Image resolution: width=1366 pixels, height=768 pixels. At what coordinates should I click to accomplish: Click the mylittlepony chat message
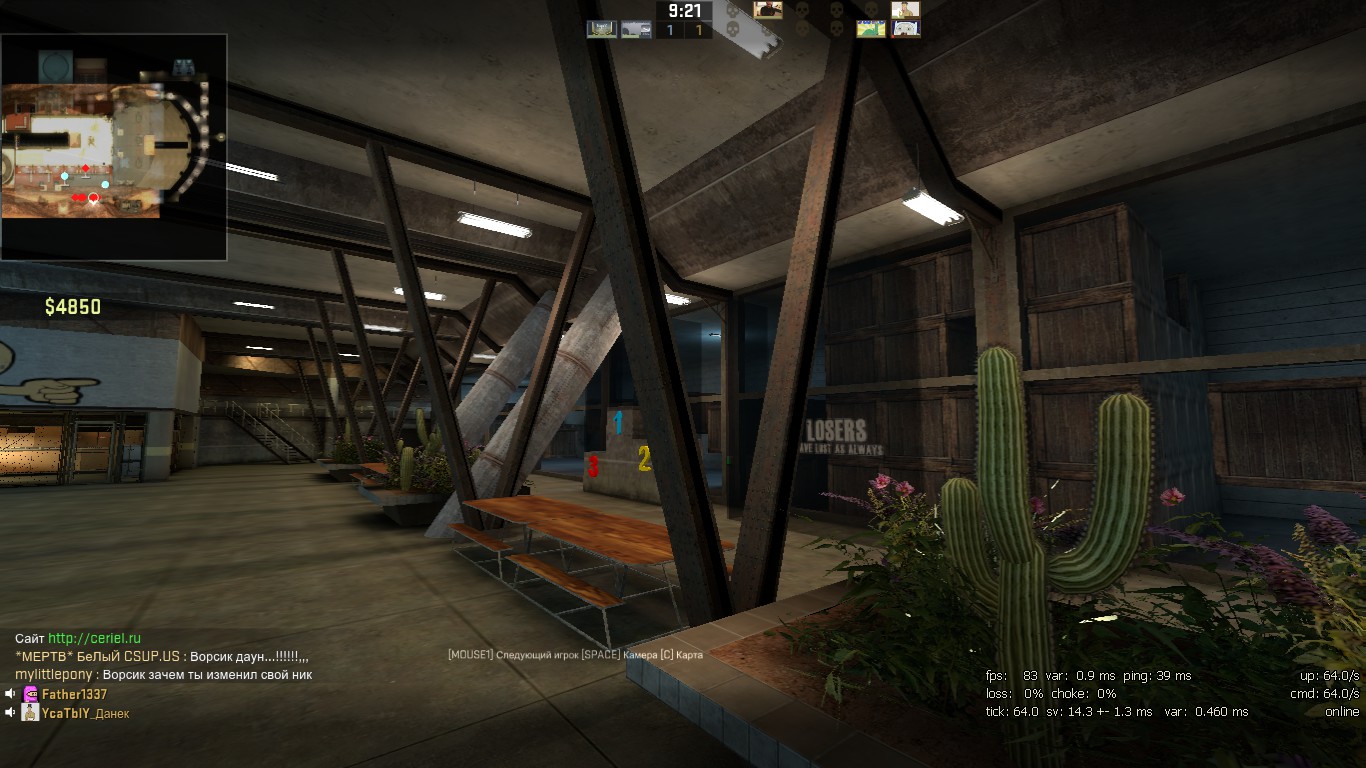click(x=163, y=675)
